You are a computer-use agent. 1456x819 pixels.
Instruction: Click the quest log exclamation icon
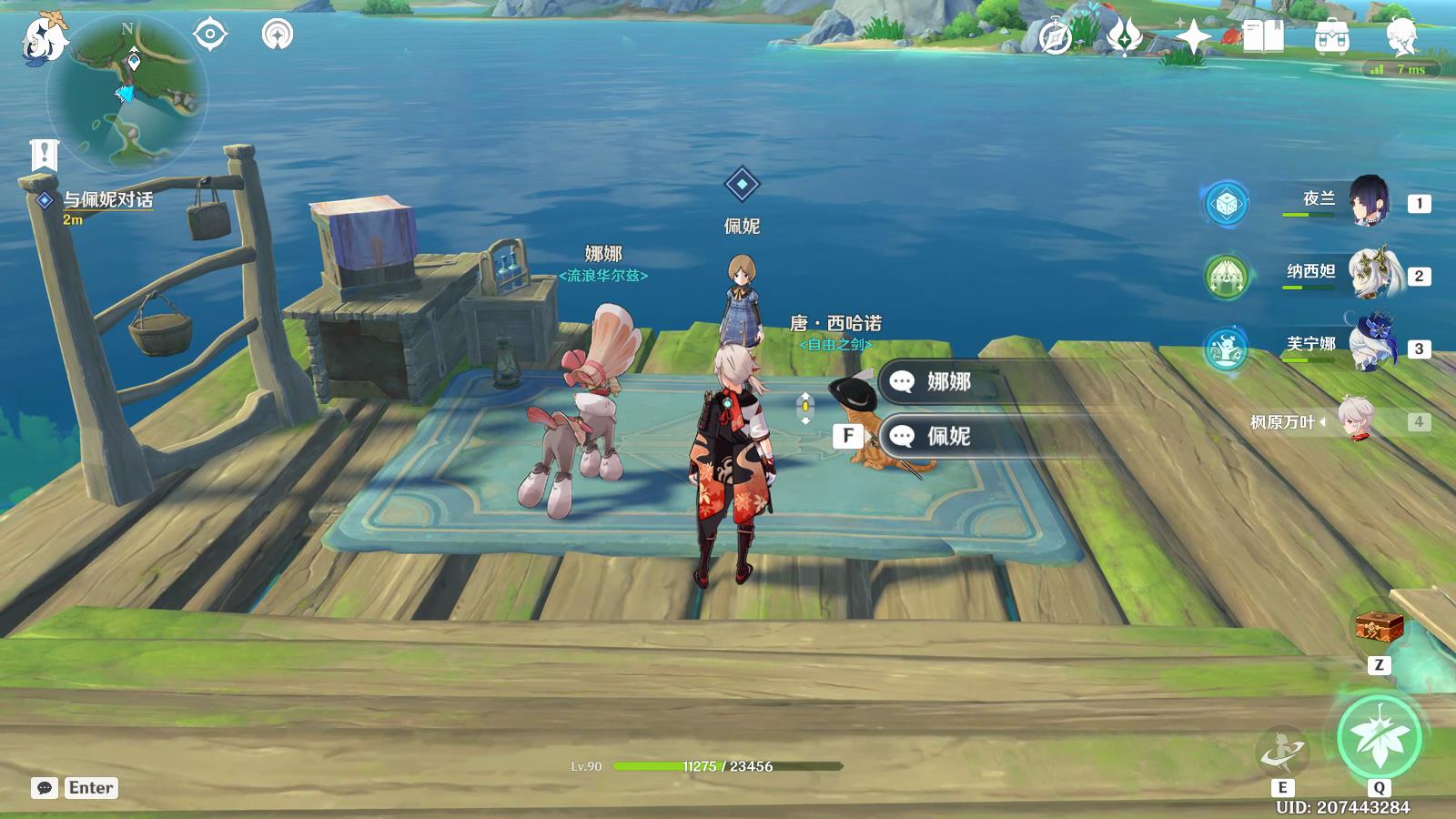[x=43, y=155]
